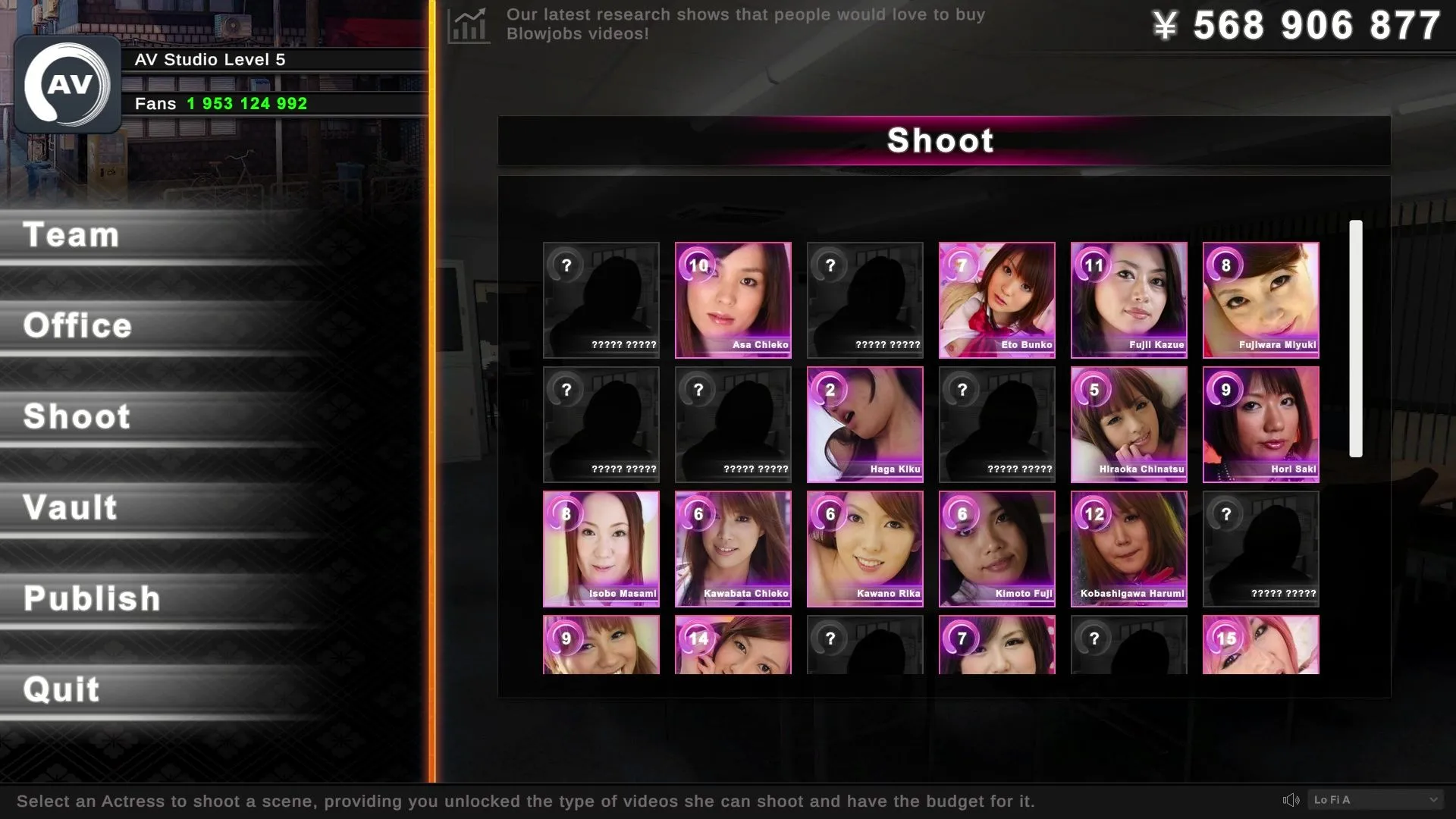1456x819 pixels.
Task: Select the Hiraoka Chinatsu tile
Action: (x=1128, y=425)
